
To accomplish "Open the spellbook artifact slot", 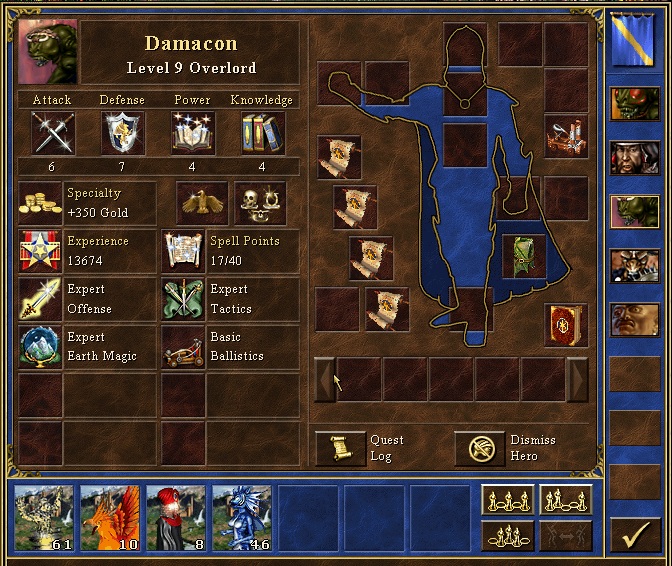I will click(x=565, y=324).
